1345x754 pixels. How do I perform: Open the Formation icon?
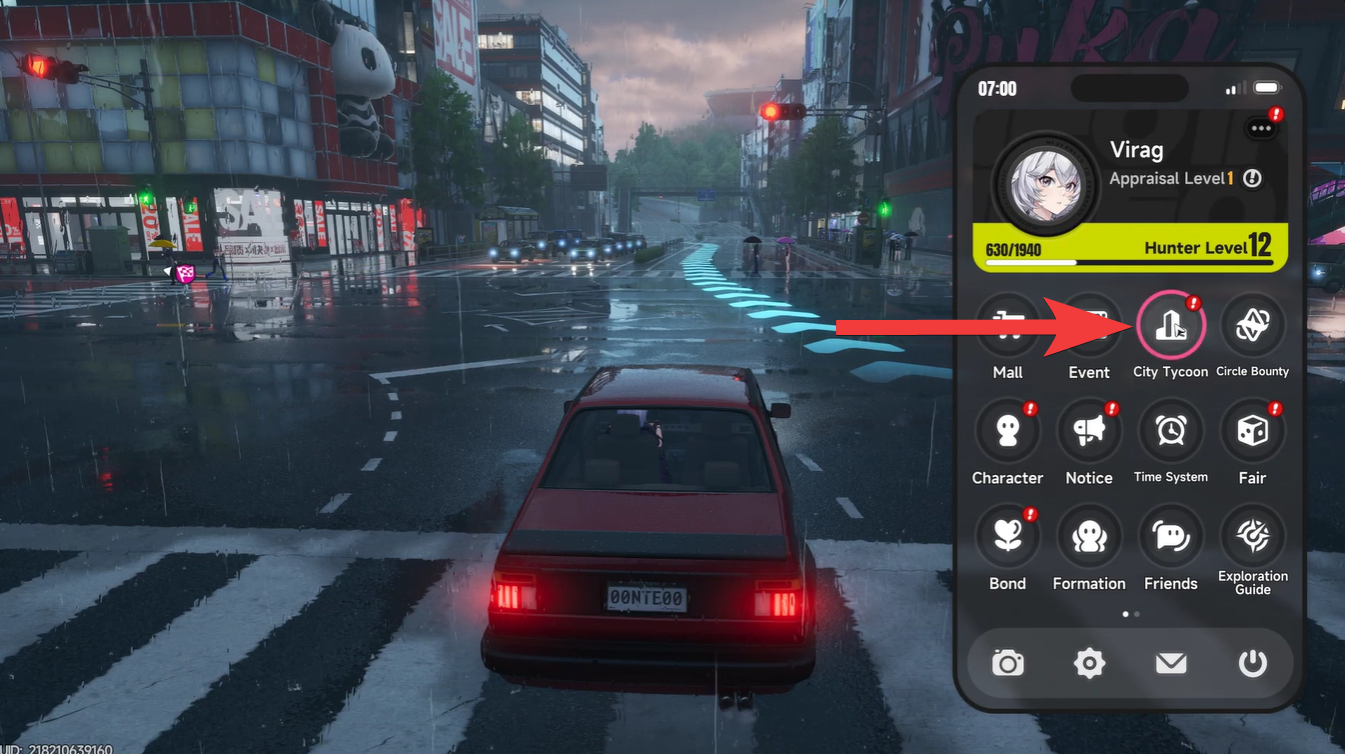[1089, 537]
